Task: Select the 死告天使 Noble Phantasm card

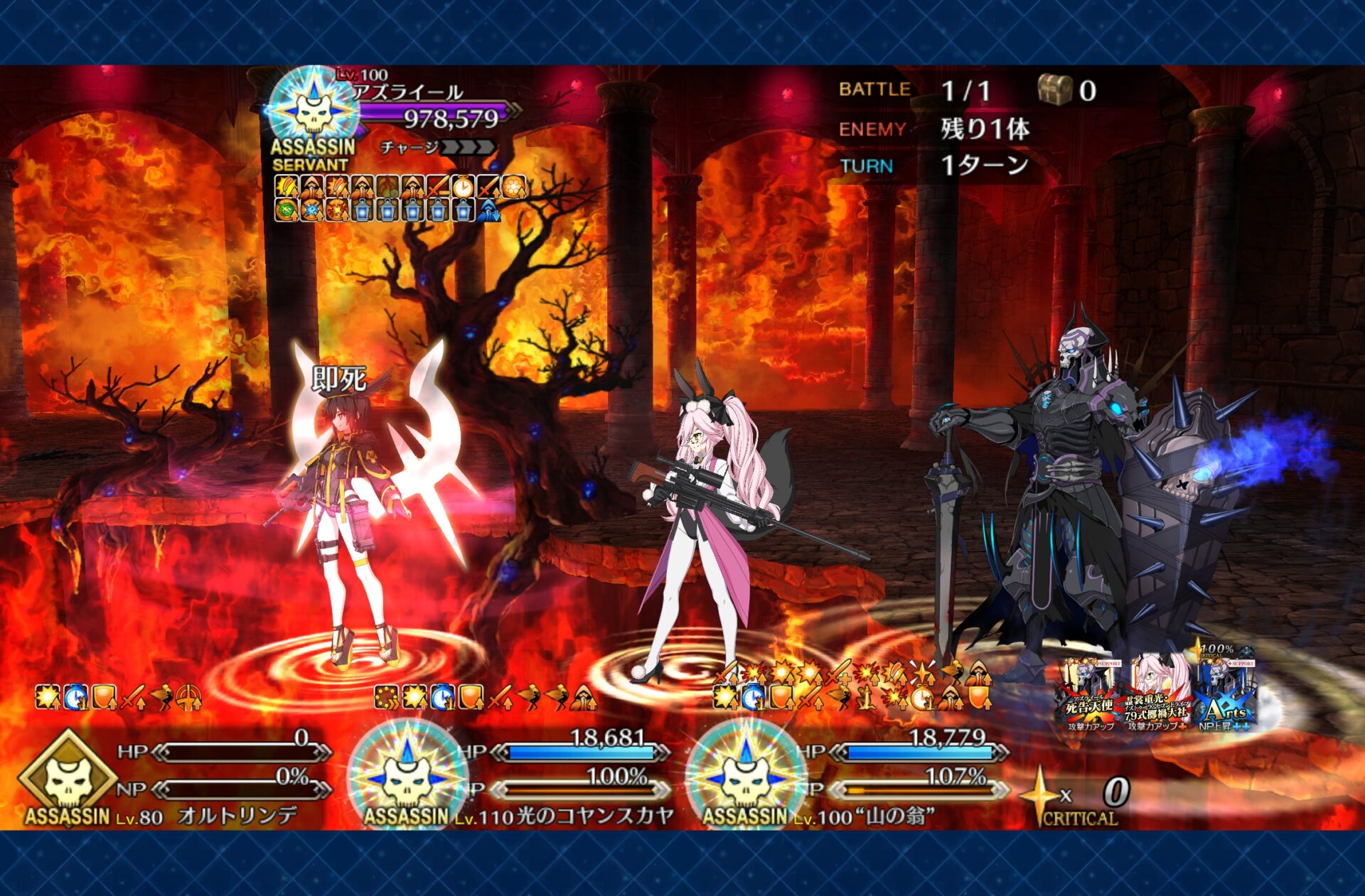Action: pos(1089,693)
